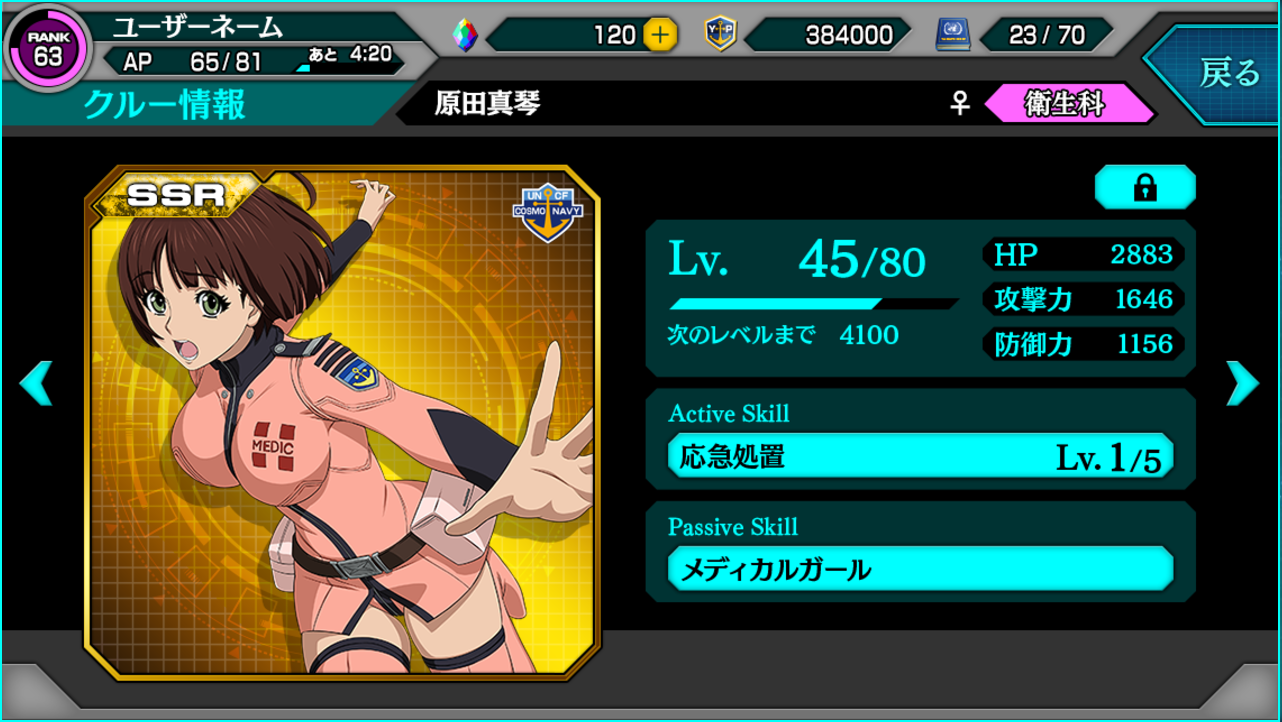The width and height of the screenshot is (1282, 722).
Task: Toggle the 衛生科 division badge
Action: 1070,100
